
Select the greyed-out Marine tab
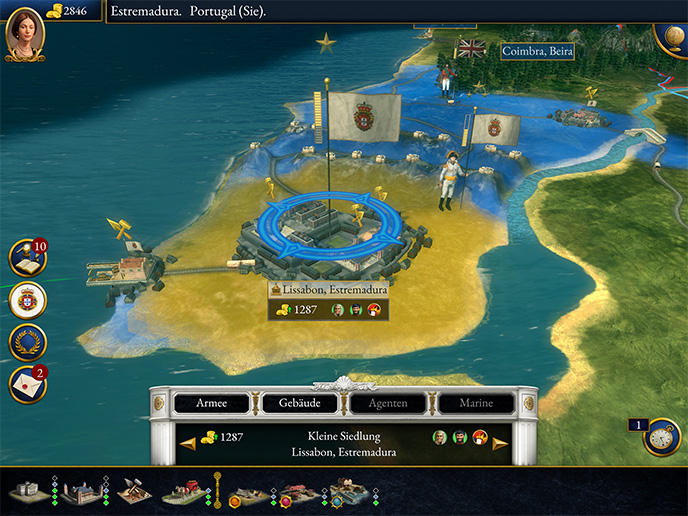(477, 404)
